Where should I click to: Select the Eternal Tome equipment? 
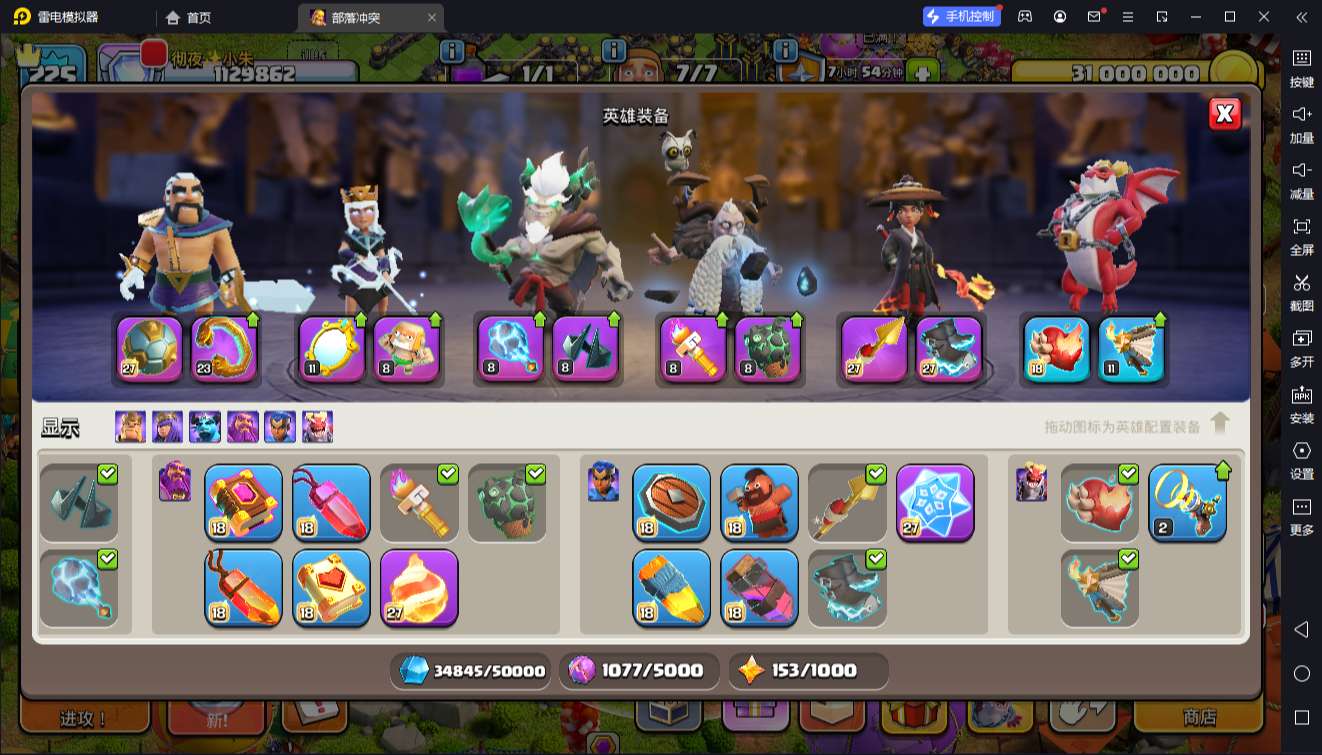243,501
